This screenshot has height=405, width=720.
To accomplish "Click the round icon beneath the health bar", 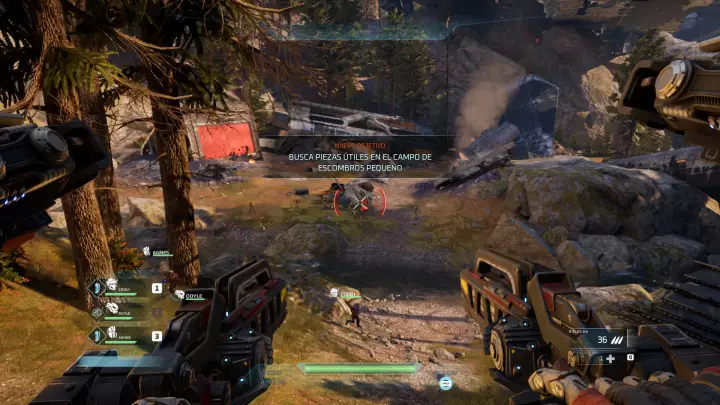I will click(x=445, y=382).
